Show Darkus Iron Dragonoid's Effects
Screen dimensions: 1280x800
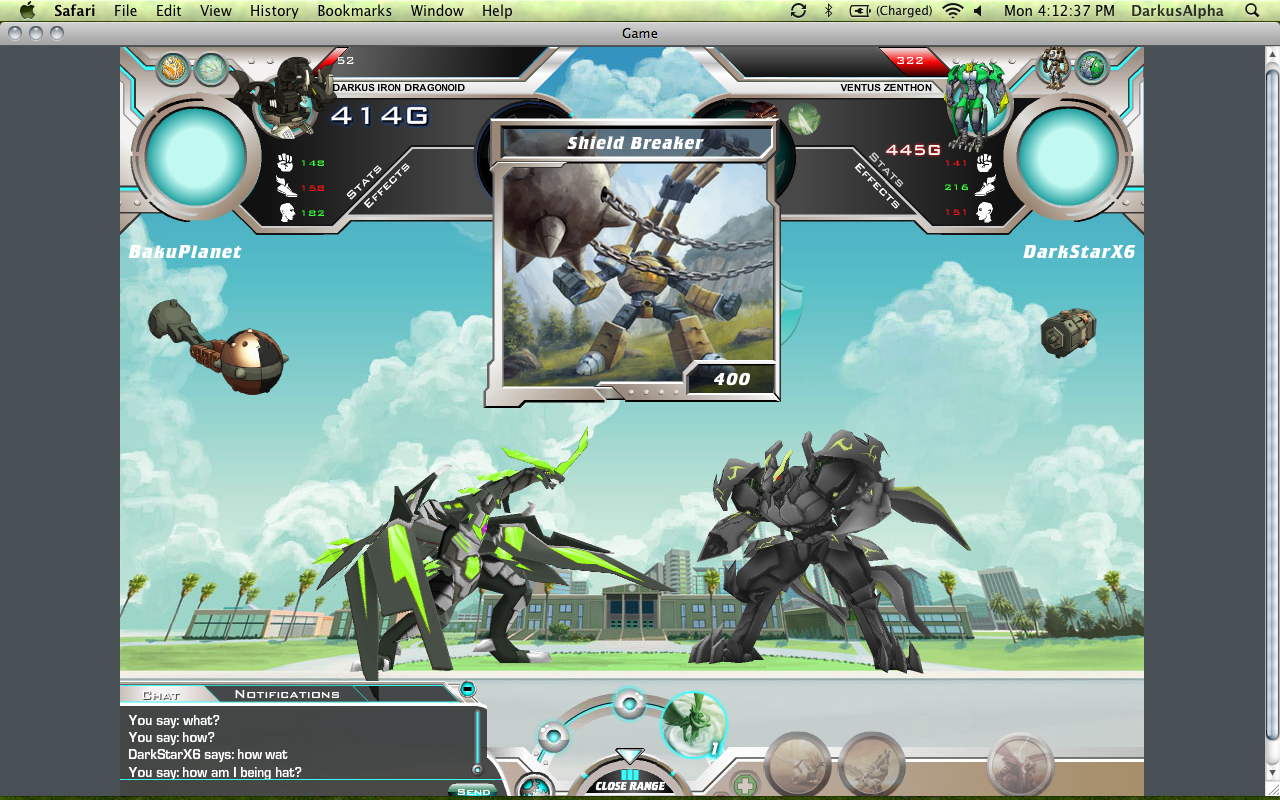[x=386, y=187]
